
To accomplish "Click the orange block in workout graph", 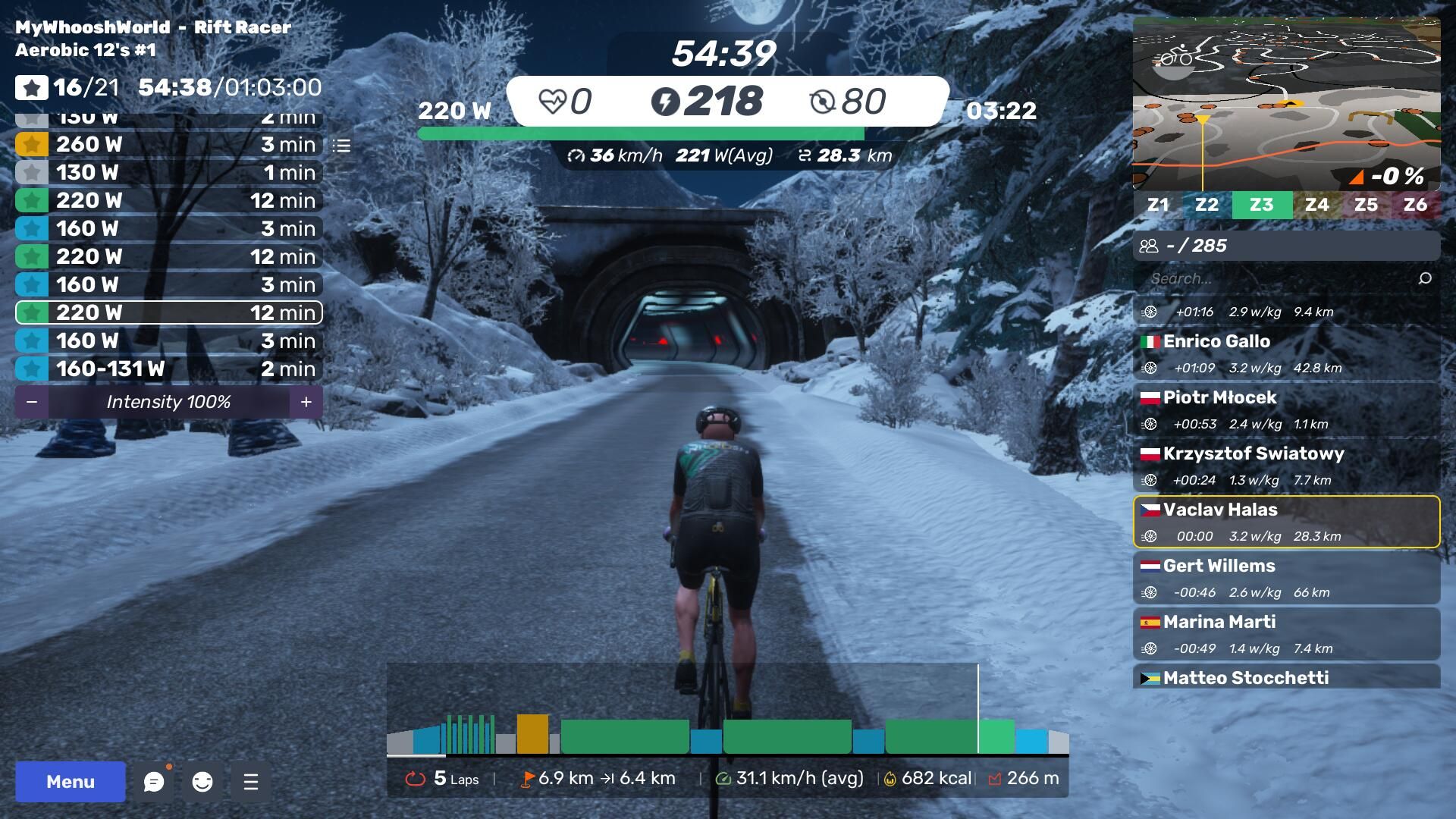I will [532, 733].
